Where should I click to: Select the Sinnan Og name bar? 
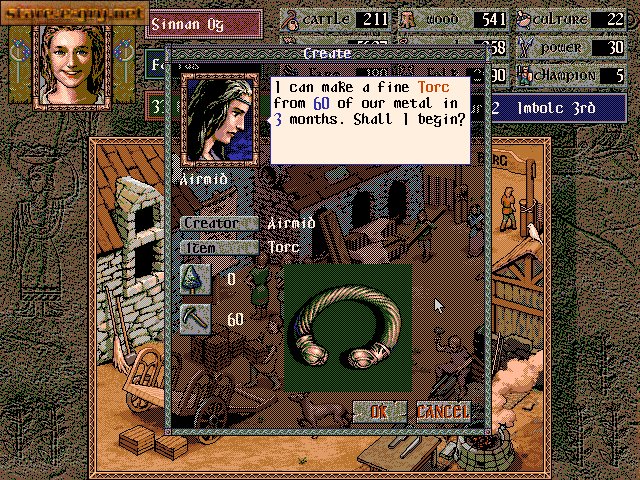pyautogui.click(x=203, y=20)
